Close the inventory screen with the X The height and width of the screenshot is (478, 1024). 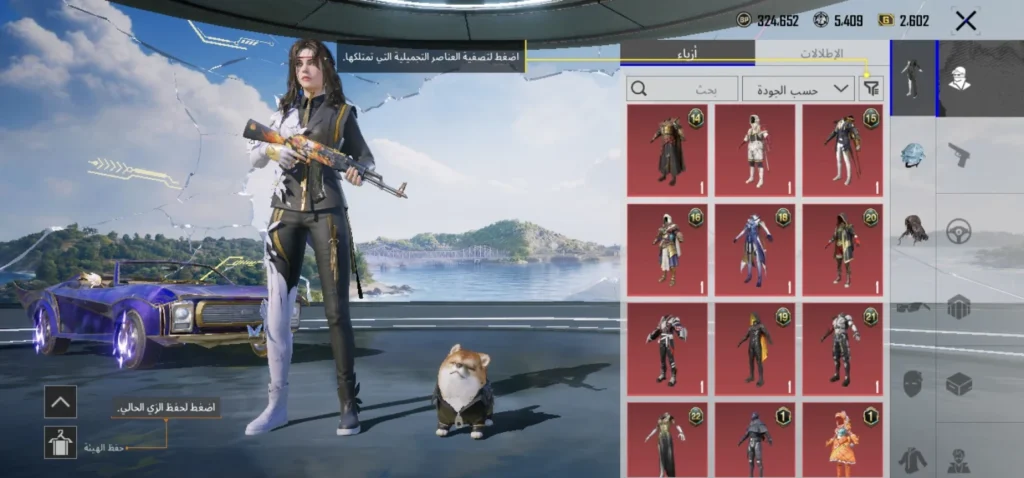click(x=965, y=21)
